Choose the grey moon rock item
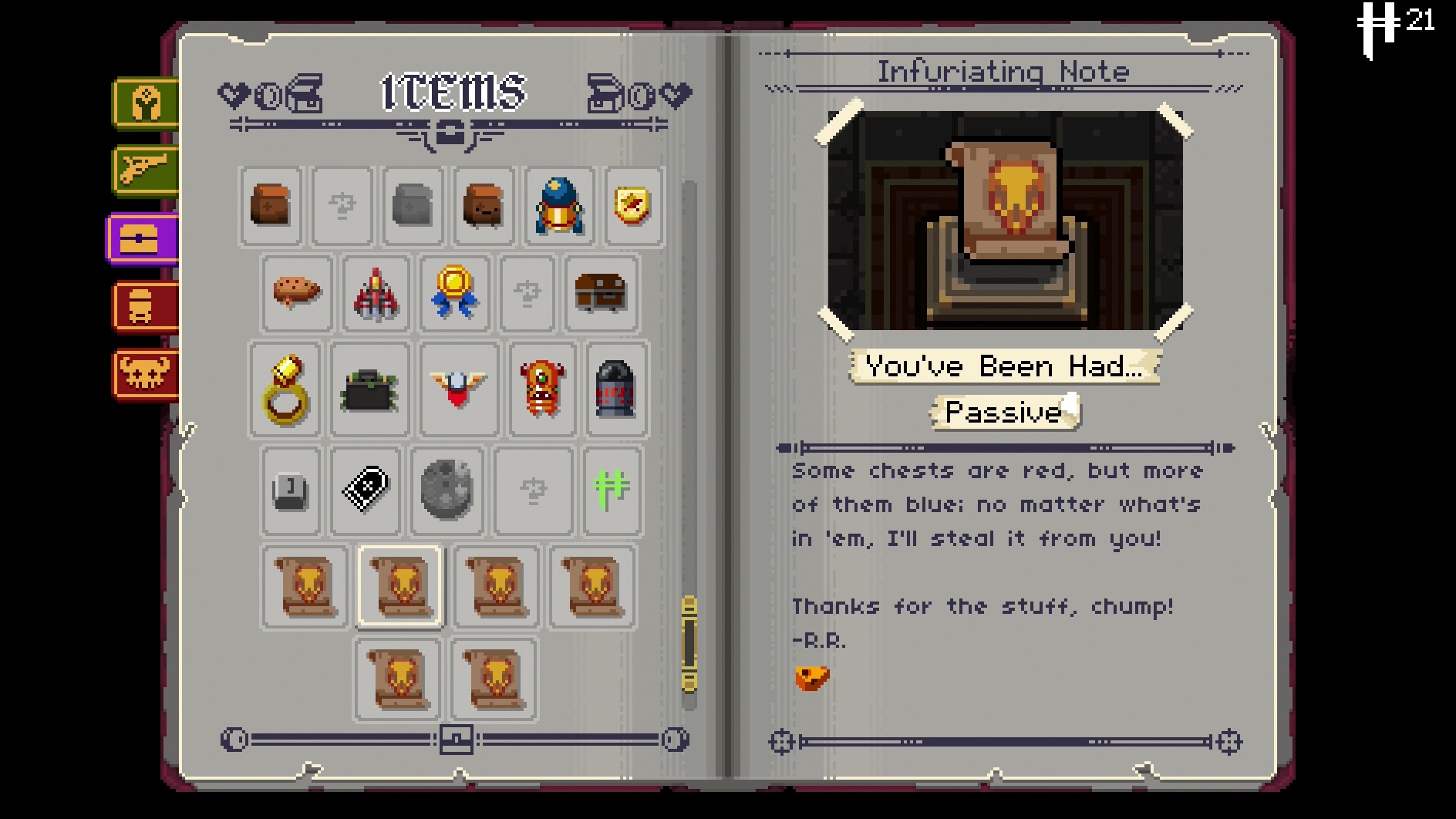Screen dimensions: 1456x819 (447, 489)
